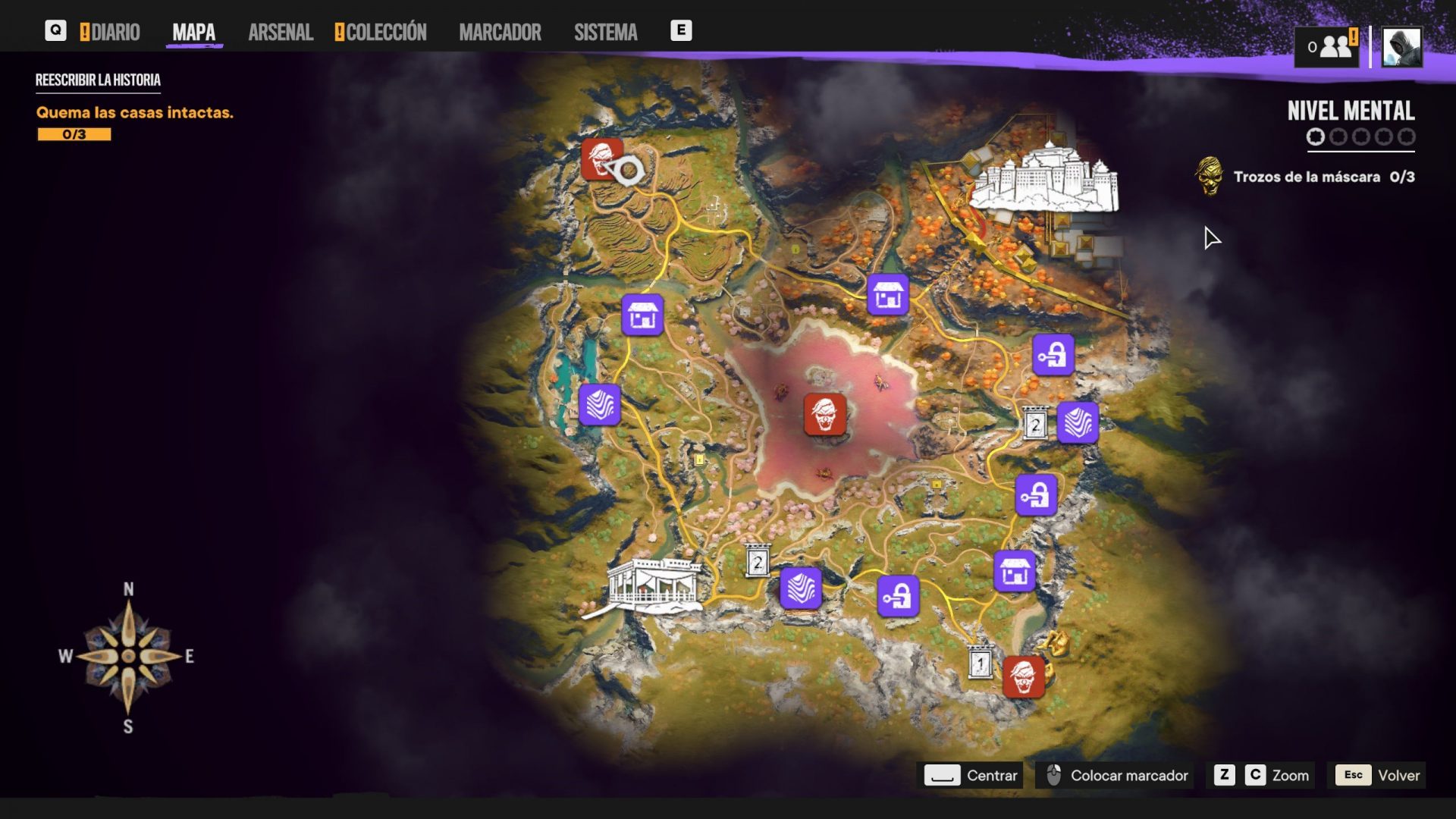Click the Centrar map button
The image size is (1456, 819).
tap(971, 775)
